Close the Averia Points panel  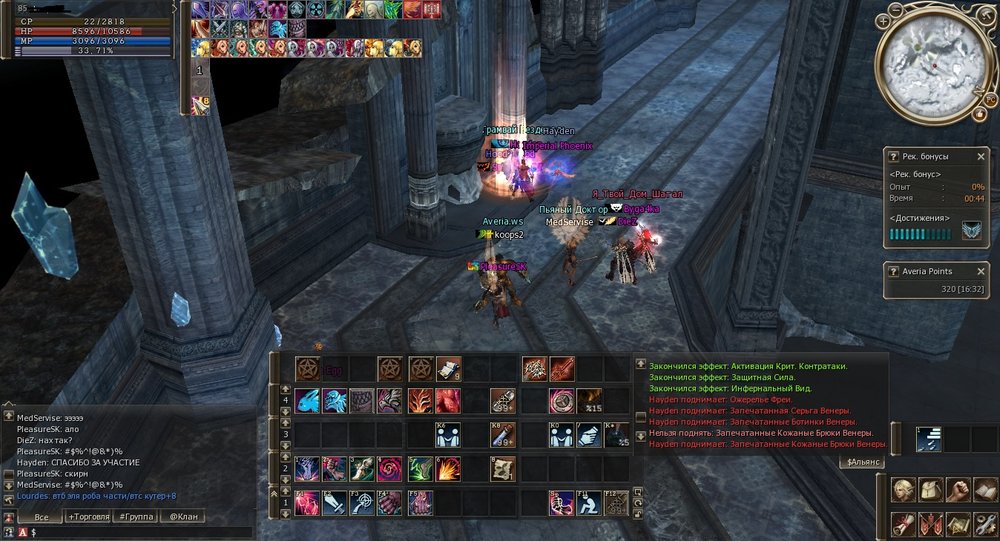(x=981, y=271)
